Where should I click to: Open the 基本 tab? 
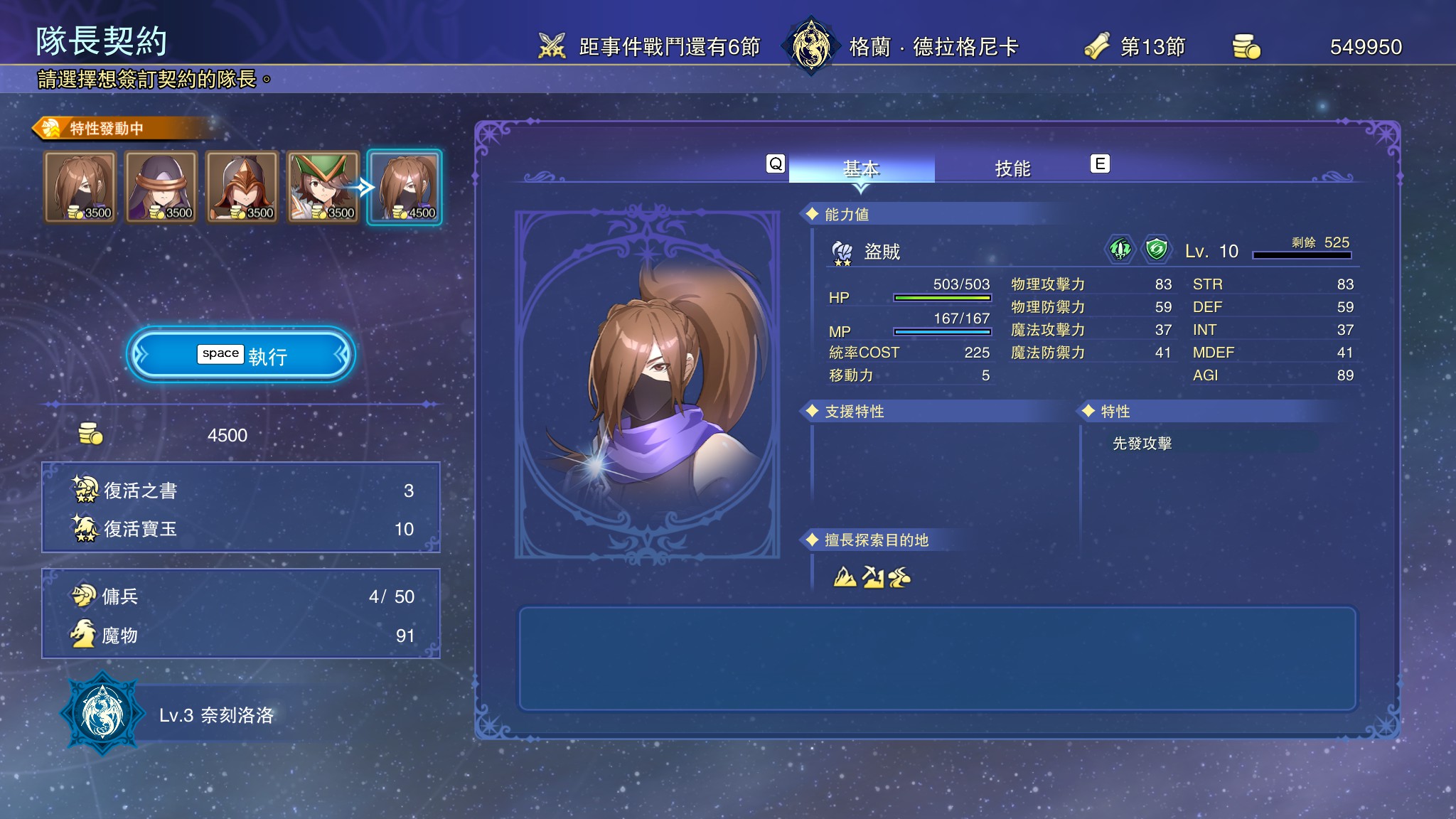(861, 168)
